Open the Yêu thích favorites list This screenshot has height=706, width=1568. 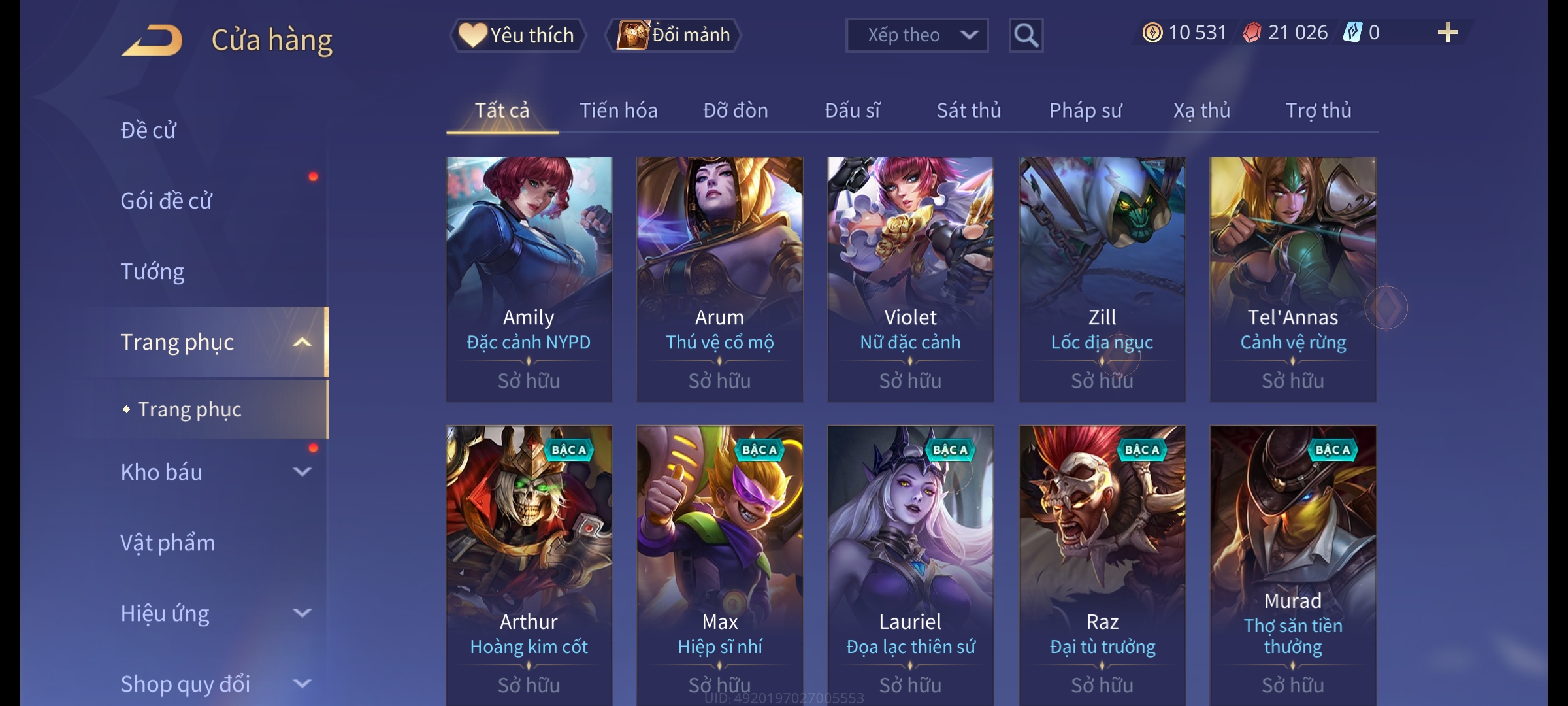pyautogui.click(x=517, y=35)
